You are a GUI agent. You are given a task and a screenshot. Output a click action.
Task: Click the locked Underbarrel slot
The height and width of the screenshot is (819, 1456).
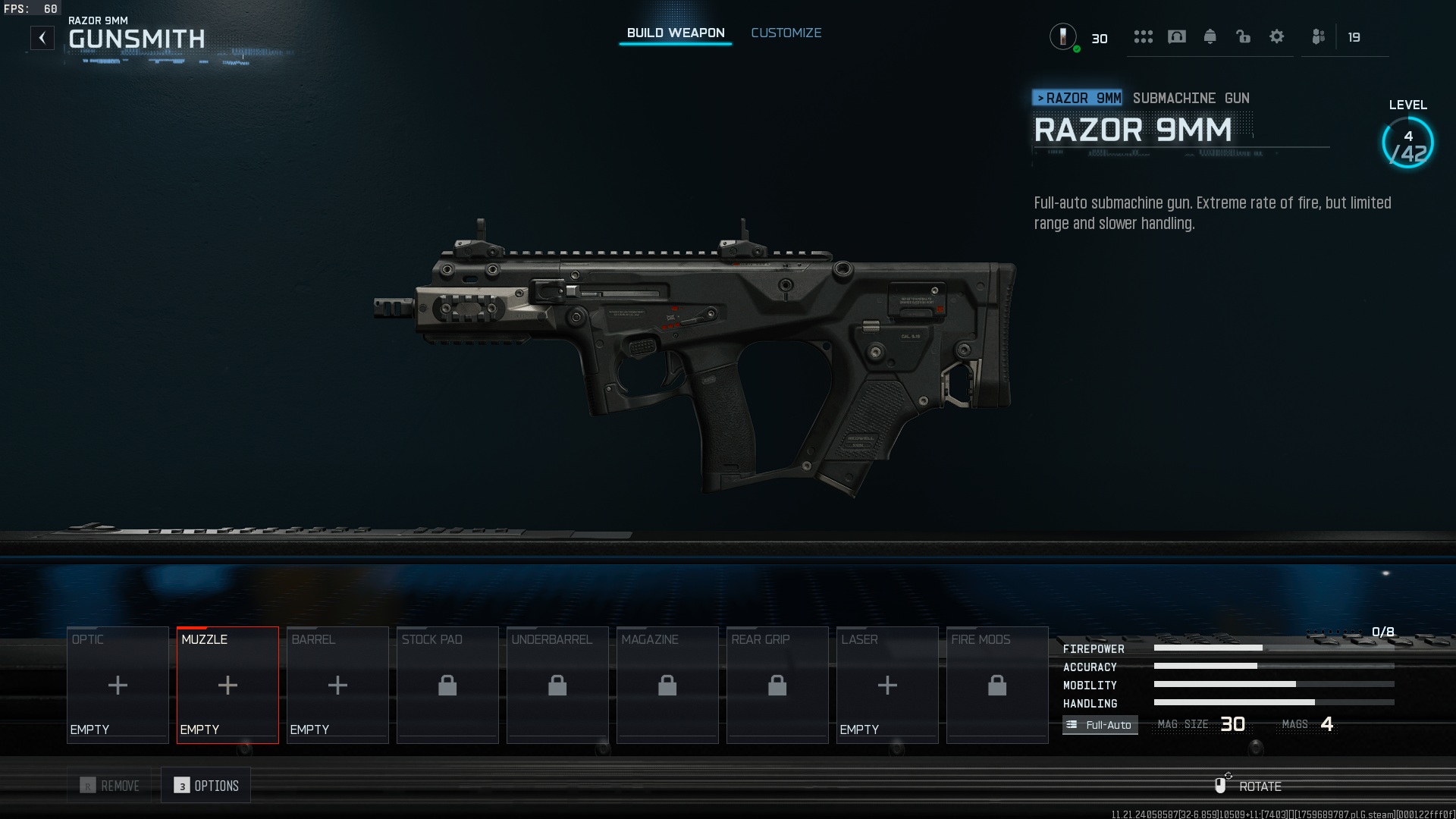[557, 685]
